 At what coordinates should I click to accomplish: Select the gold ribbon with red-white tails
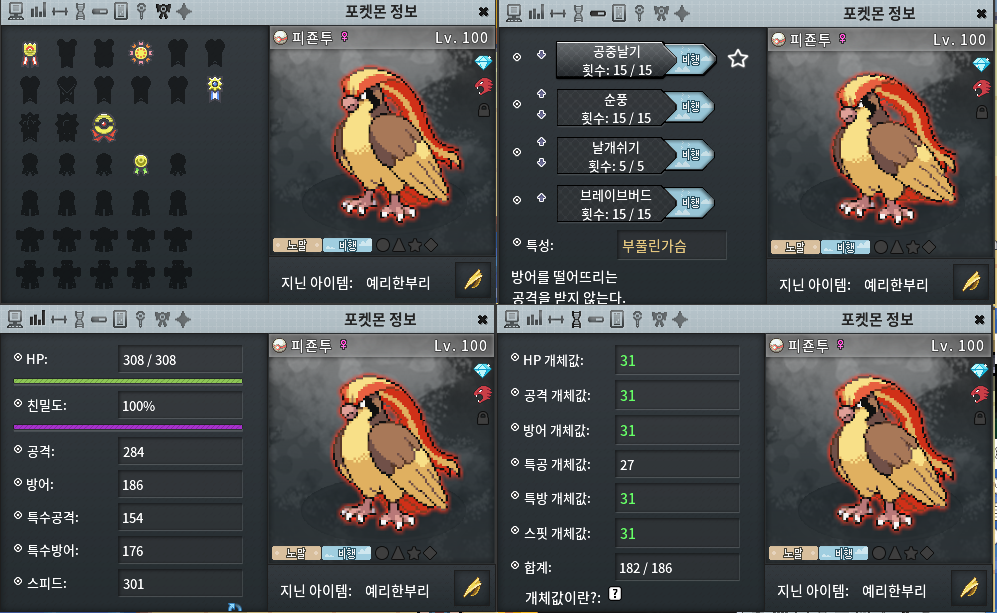coord(29,53)
